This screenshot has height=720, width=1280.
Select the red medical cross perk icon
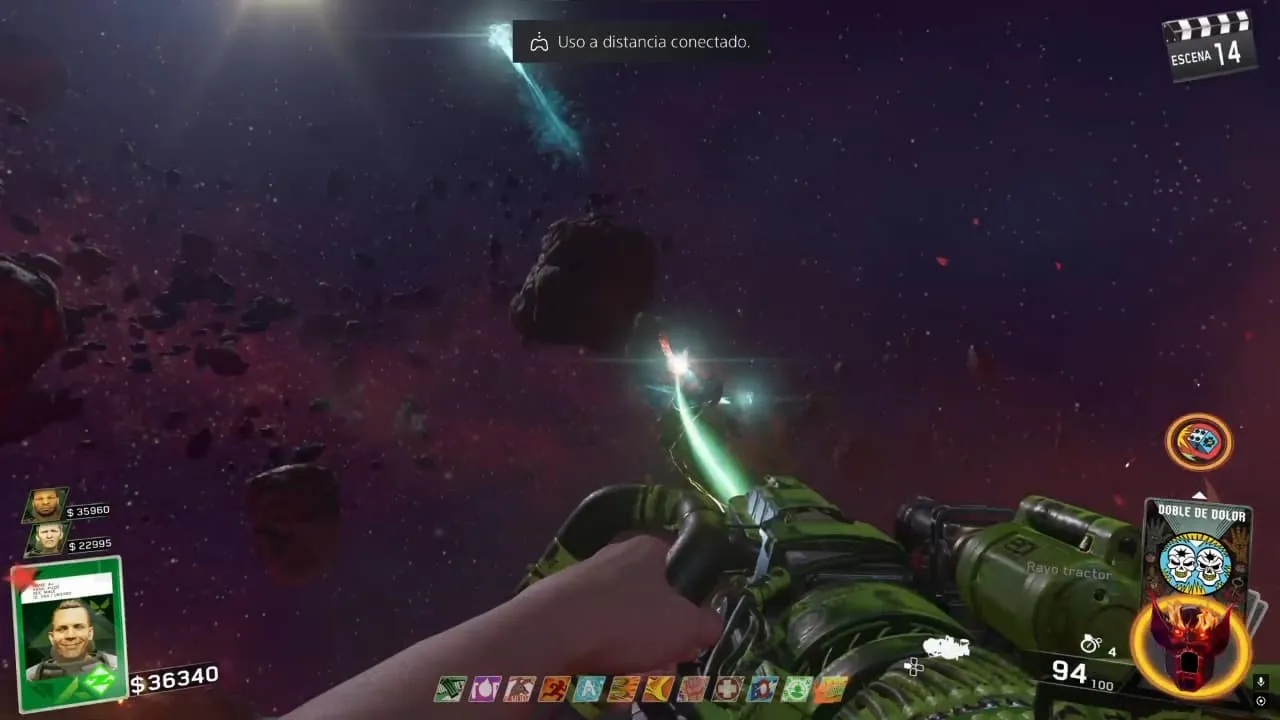(728, 689)
